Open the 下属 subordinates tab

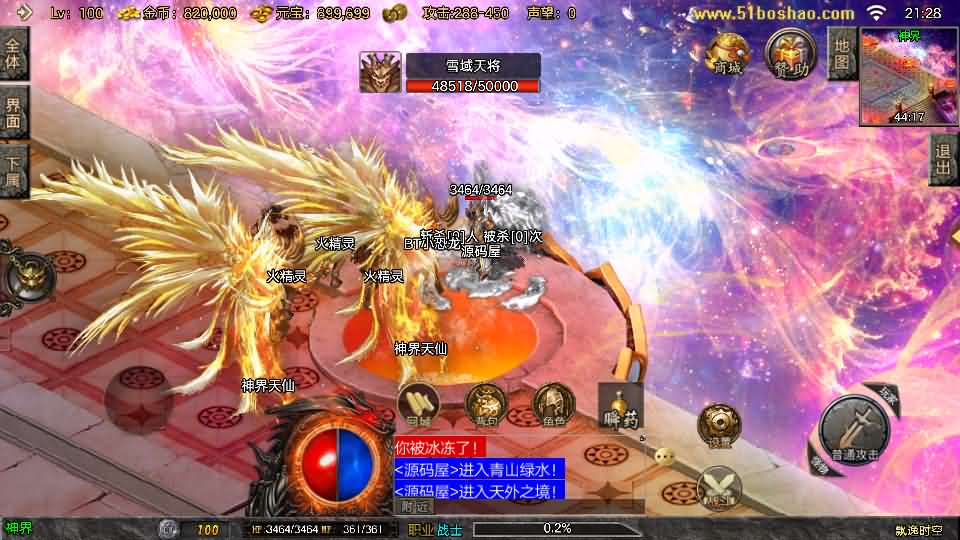[x=14, y=171]
